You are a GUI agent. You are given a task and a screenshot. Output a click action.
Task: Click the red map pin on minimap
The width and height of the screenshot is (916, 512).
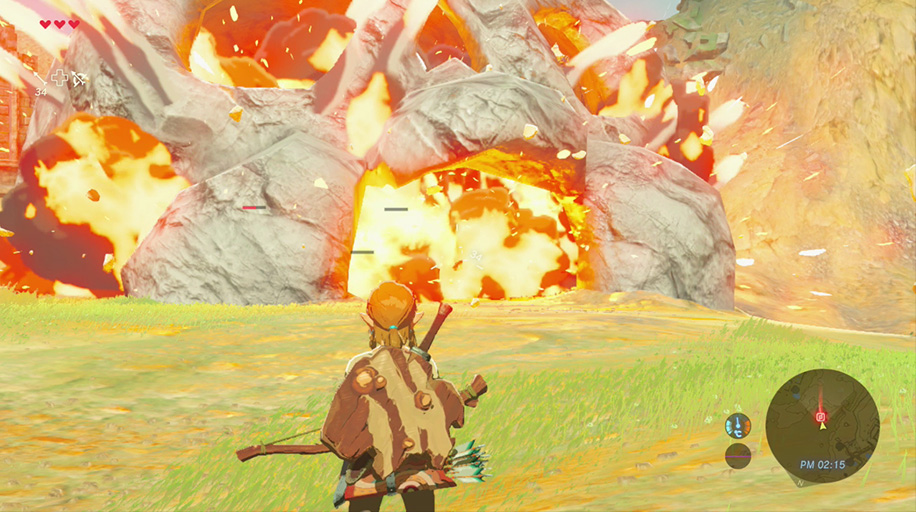(x=821, y=416)
